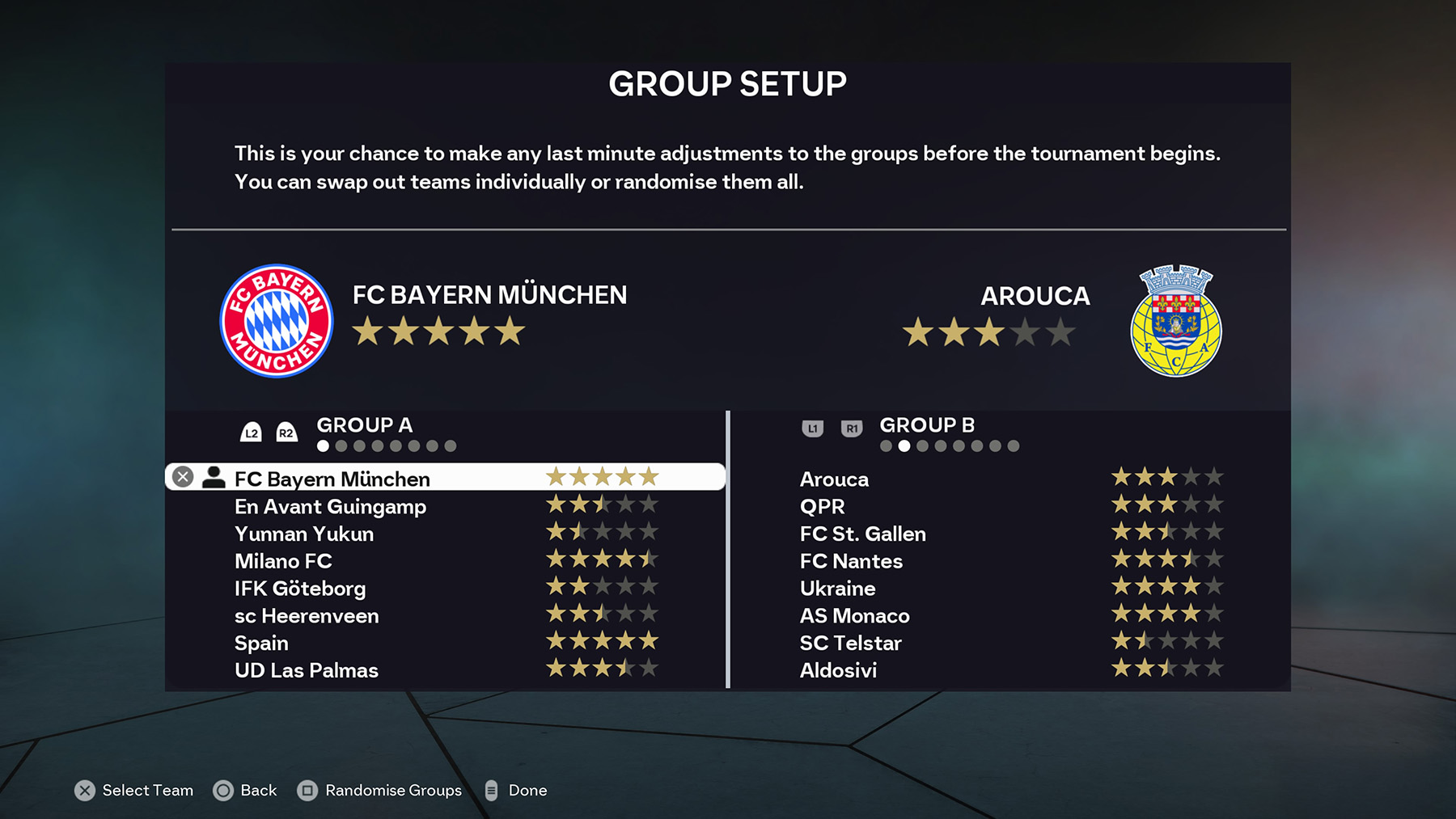Deselect FC Bayern München via the X marker

(x=182, y=476)
